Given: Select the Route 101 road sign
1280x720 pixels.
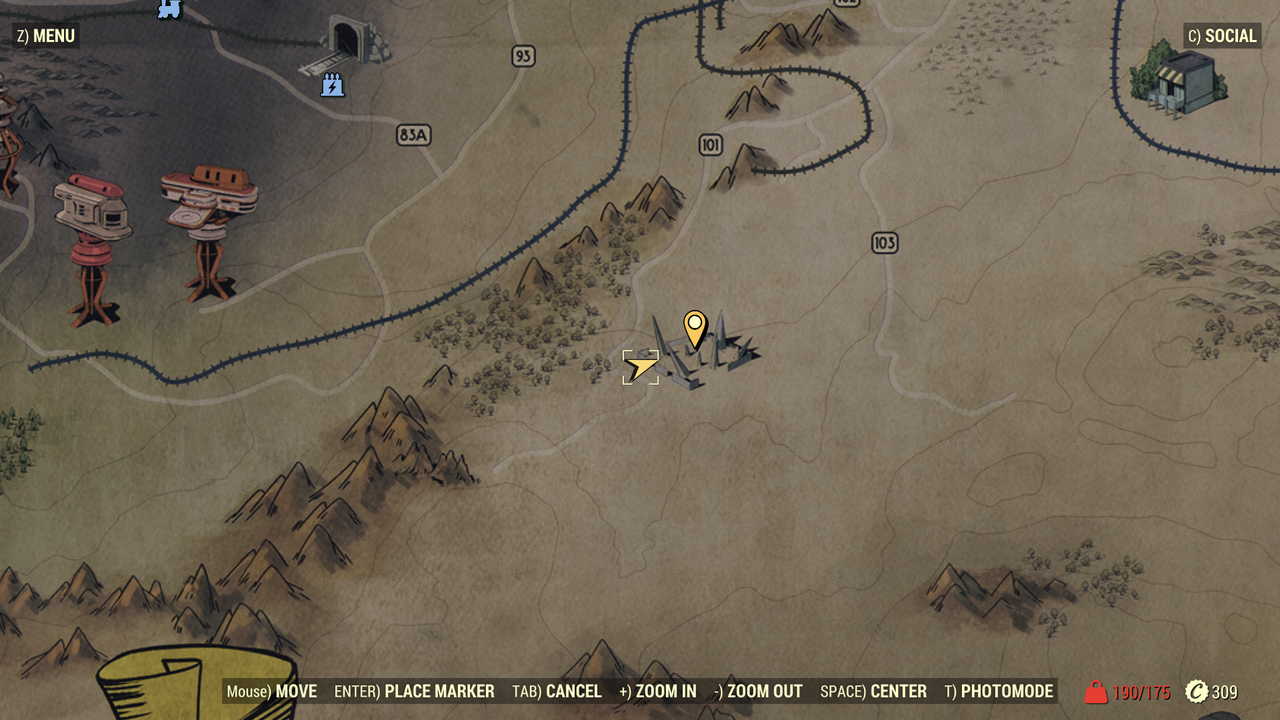Looking at the screenshot, I should 712,143.
